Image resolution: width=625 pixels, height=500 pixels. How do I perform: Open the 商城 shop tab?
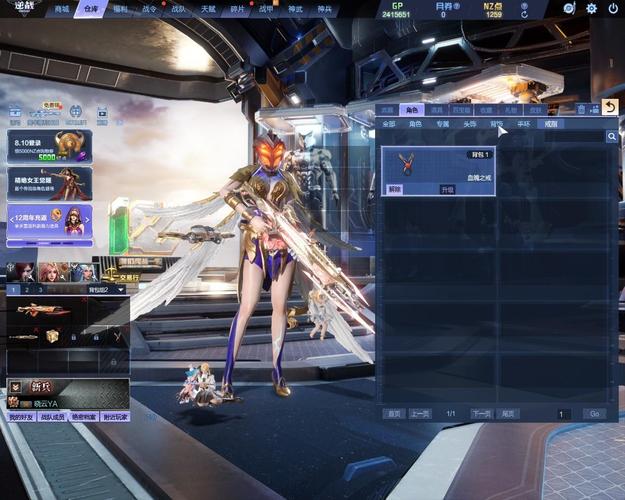(x=62, y=9)
